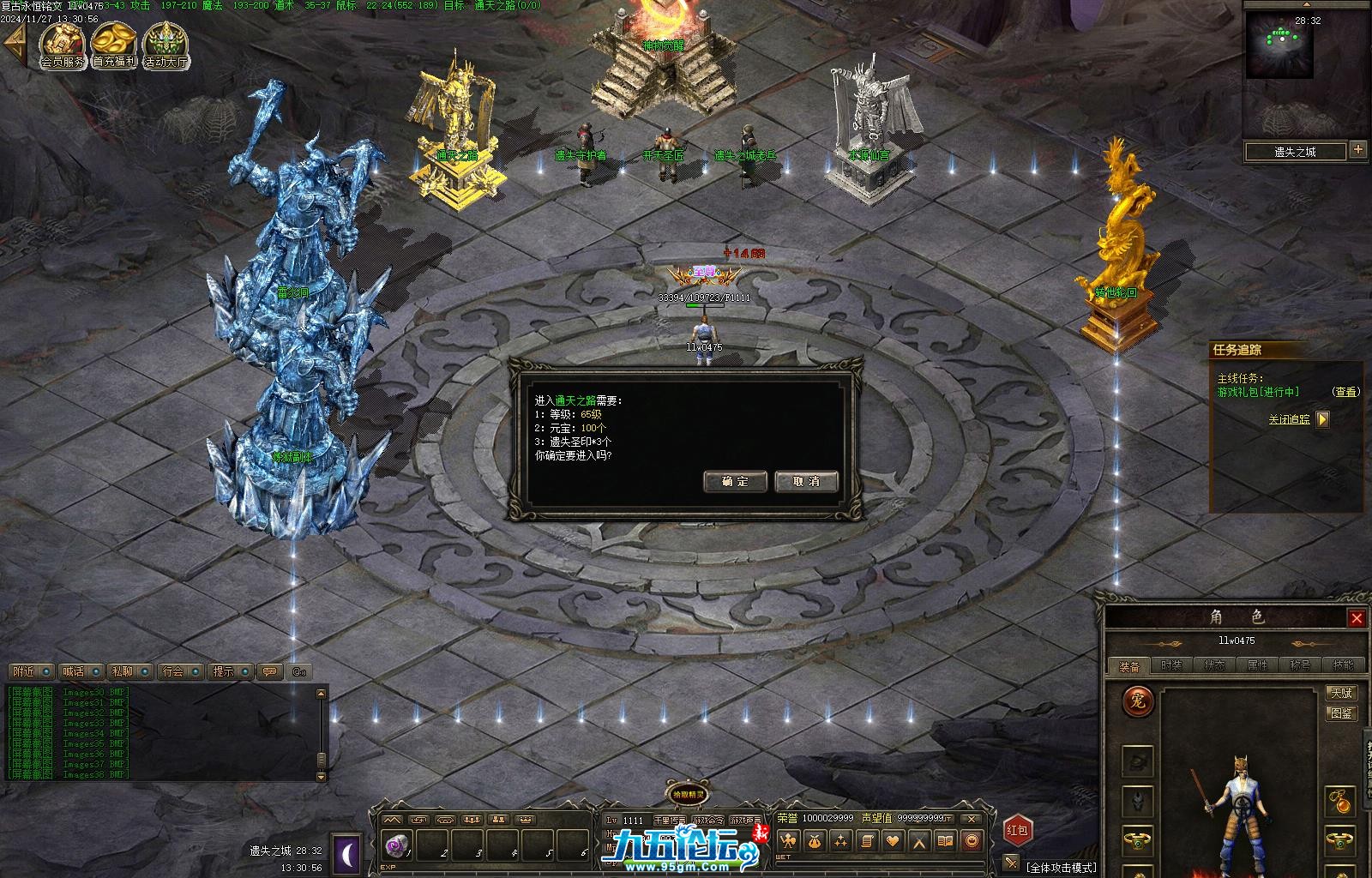
Task: Switch to the 时装 fashion tab
Action: click(x=1171, y=665)
